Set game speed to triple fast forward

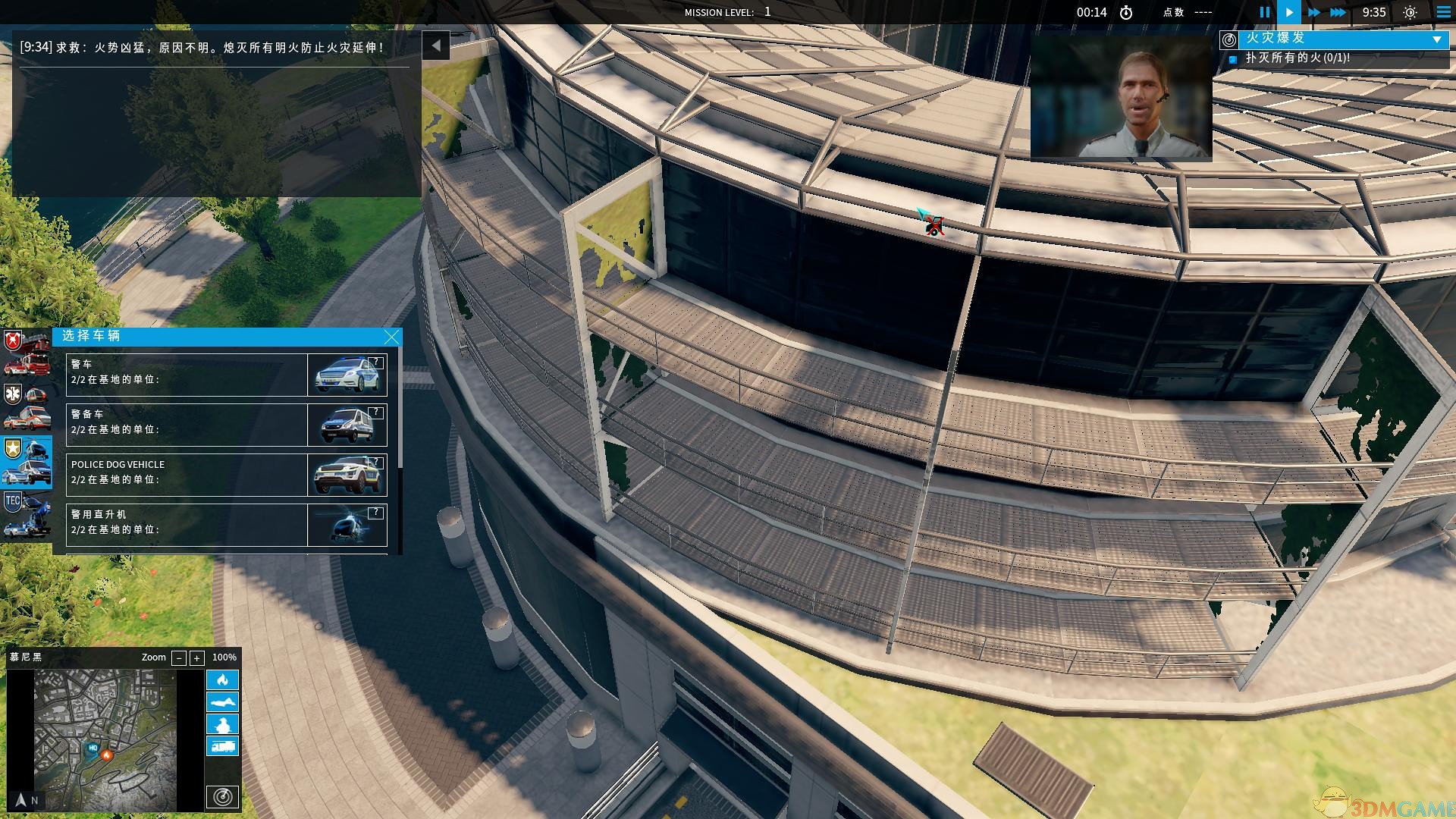1338,12
